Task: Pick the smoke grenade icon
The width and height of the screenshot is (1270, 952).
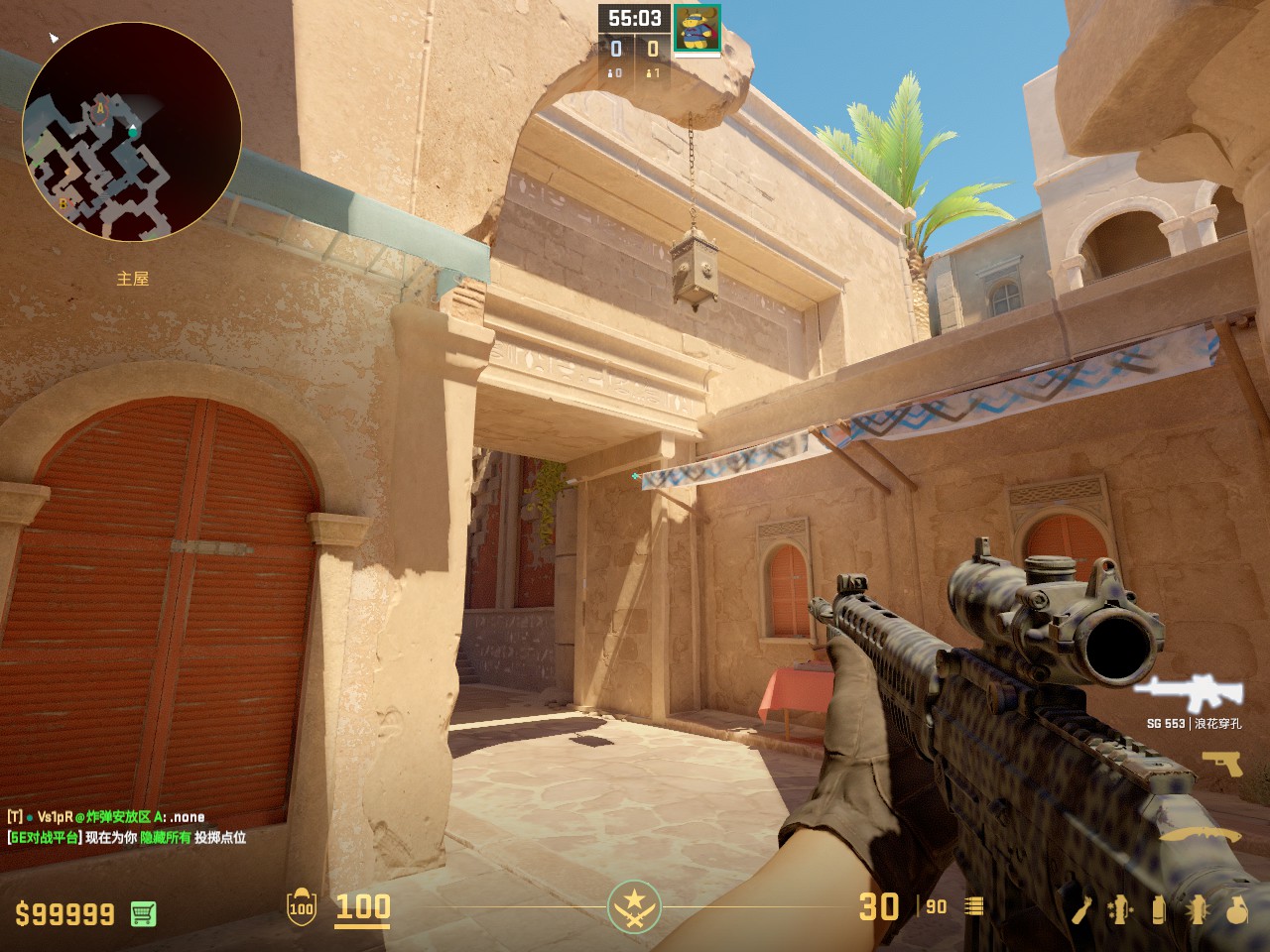Action: (x=1159, y=908)
